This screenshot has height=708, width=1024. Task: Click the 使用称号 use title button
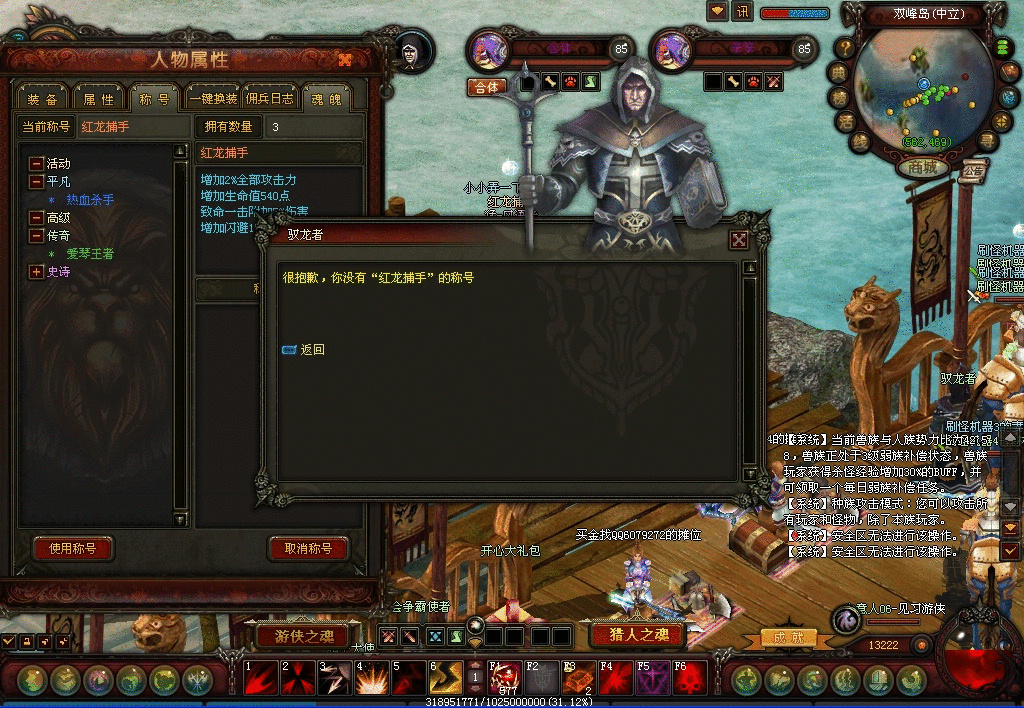[x=73, y=549]
